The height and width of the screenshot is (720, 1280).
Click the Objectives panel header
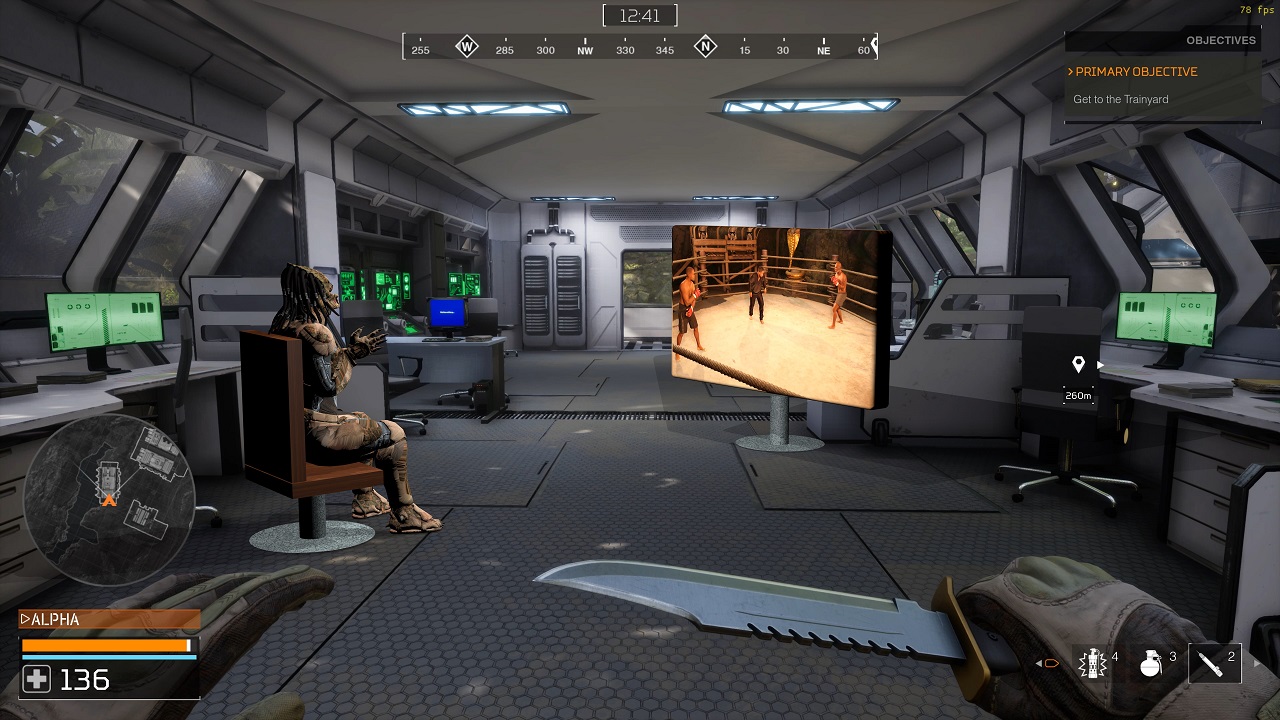pos(1162,41)
